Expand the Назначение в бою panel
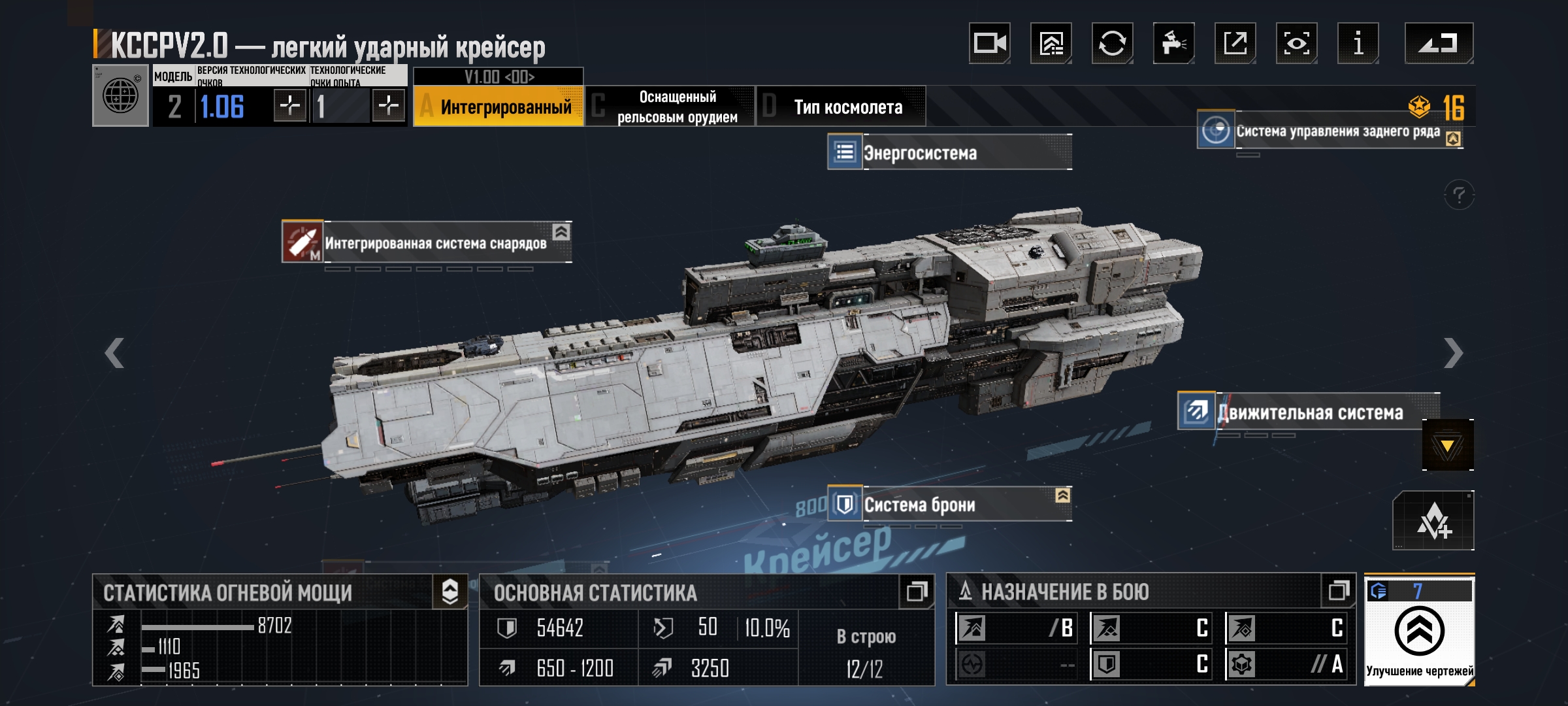This screenshot has height=706, width=1568. (x=1339, y=592)
